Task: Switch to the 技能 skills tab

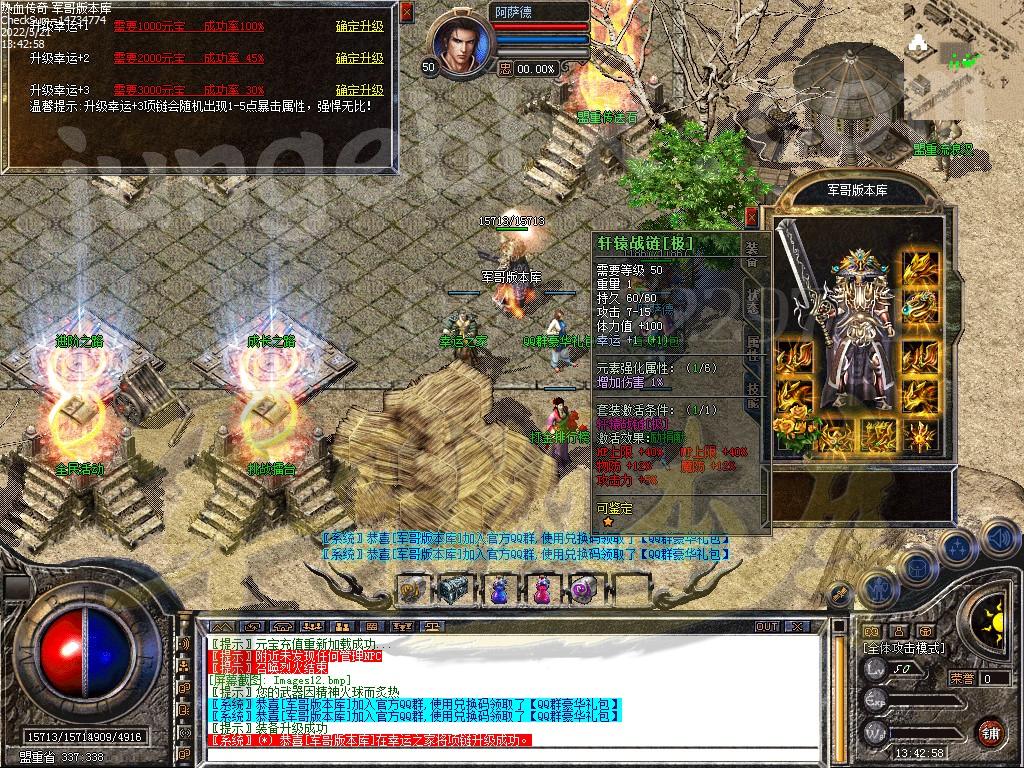Action: pos(752,397)
